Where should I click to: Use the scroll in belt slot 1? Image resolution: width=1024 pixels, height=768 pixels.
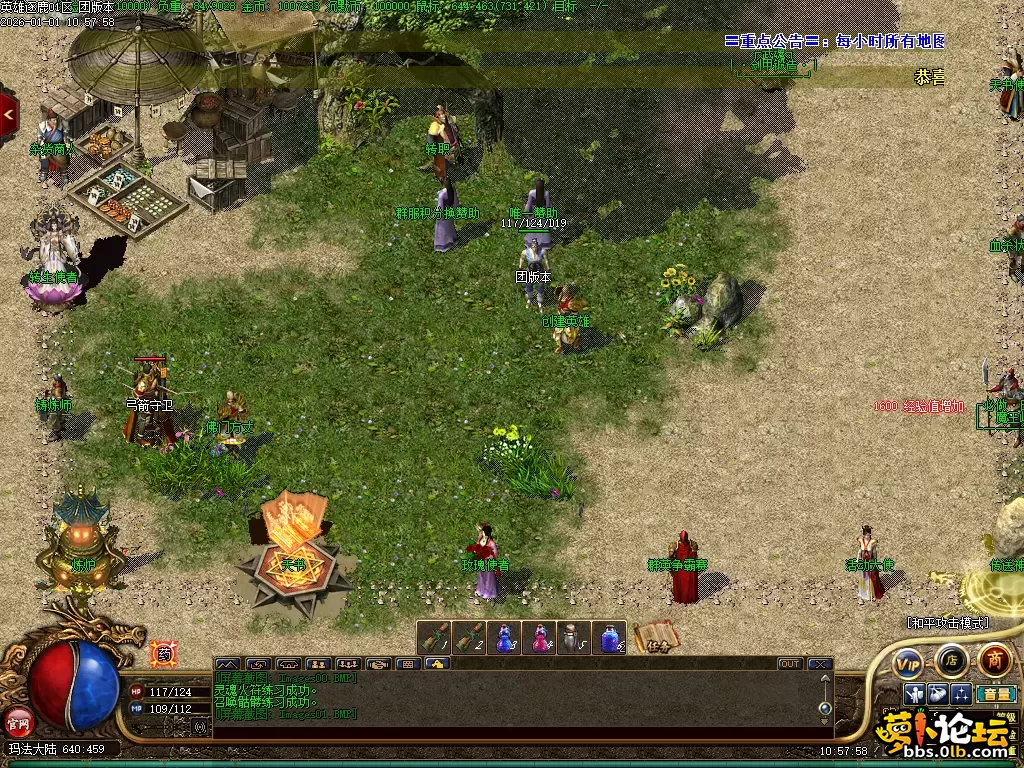[x=434, y=637]
